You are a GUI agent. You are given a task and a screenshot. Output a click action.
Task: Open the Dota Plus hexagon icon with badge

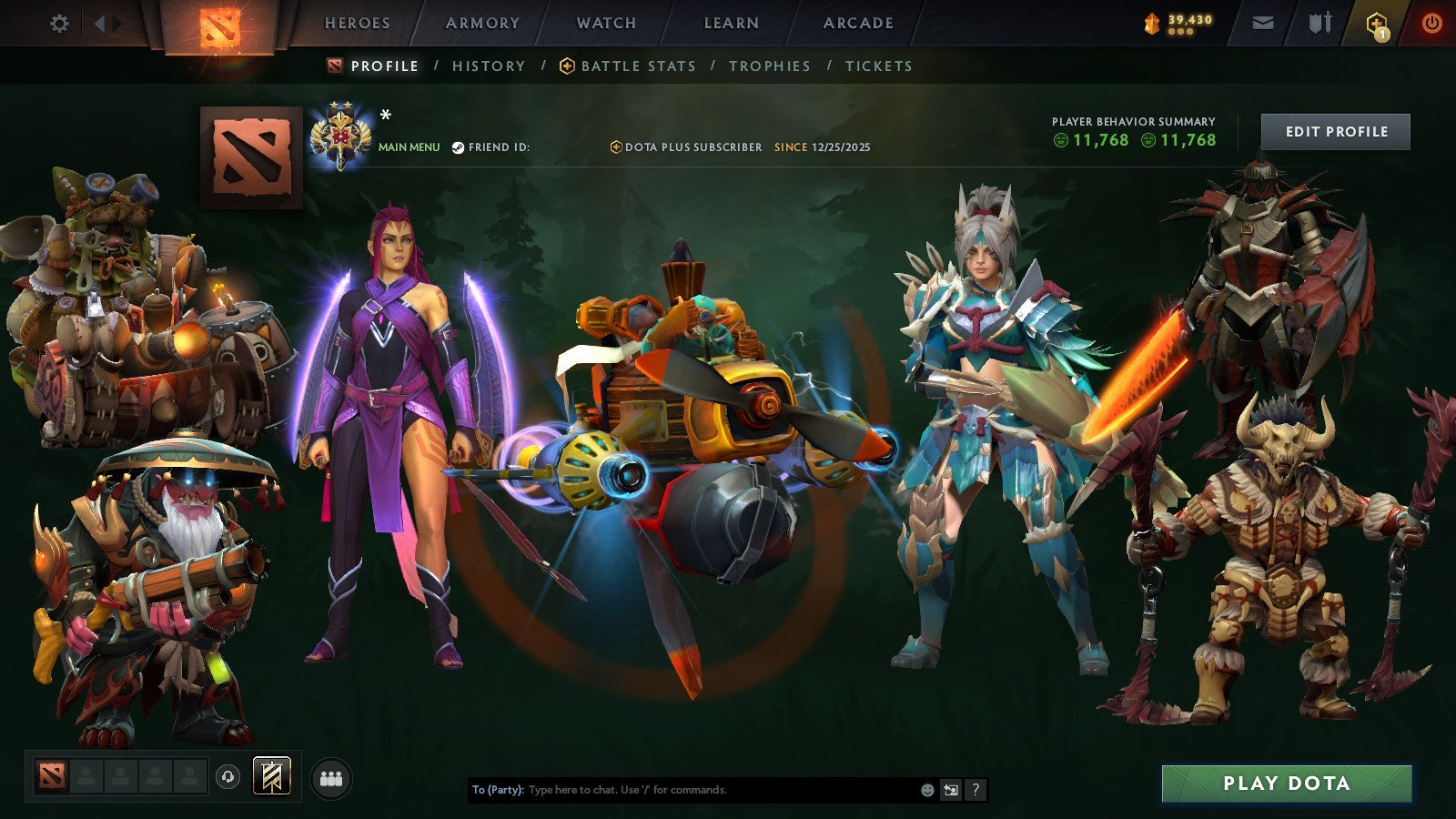click(x=1377, y=24)
